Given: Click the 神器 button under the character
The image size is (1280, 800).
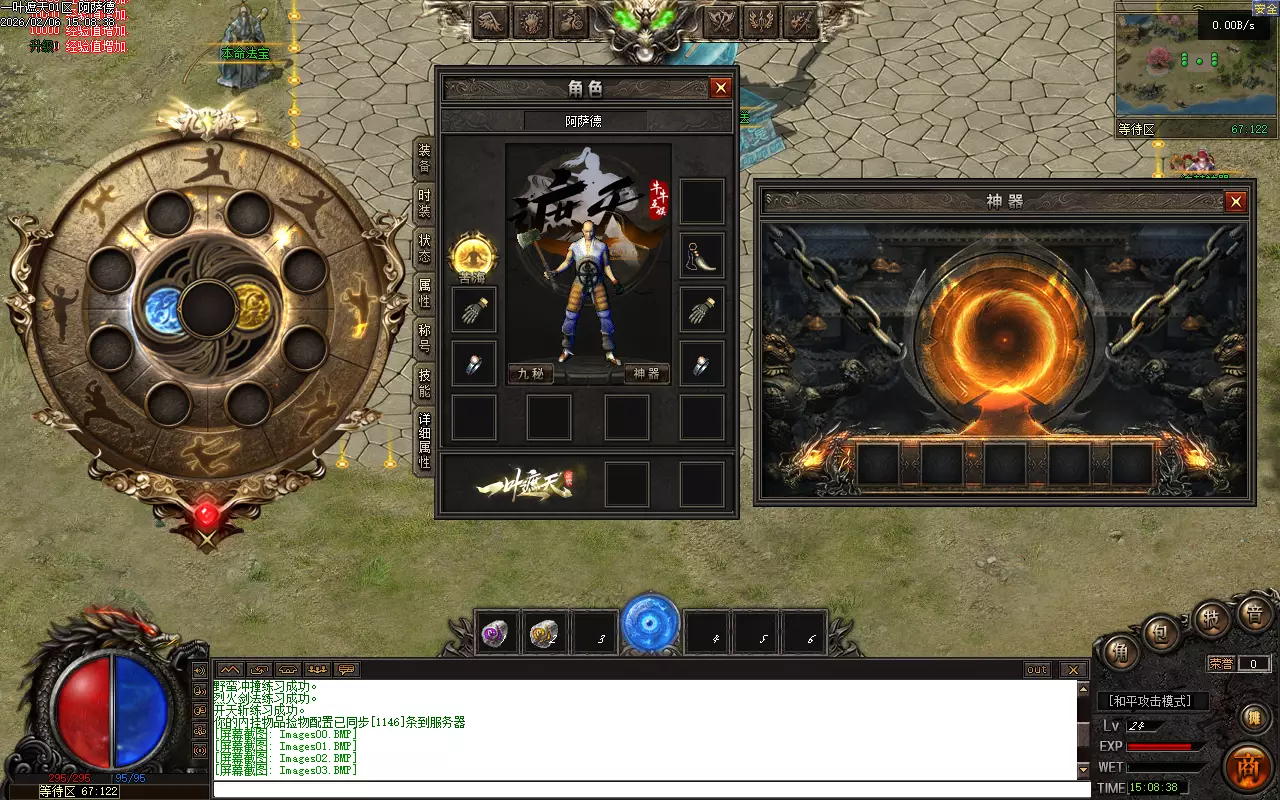Looking at the screenshot, I should [x=647, y=374].
